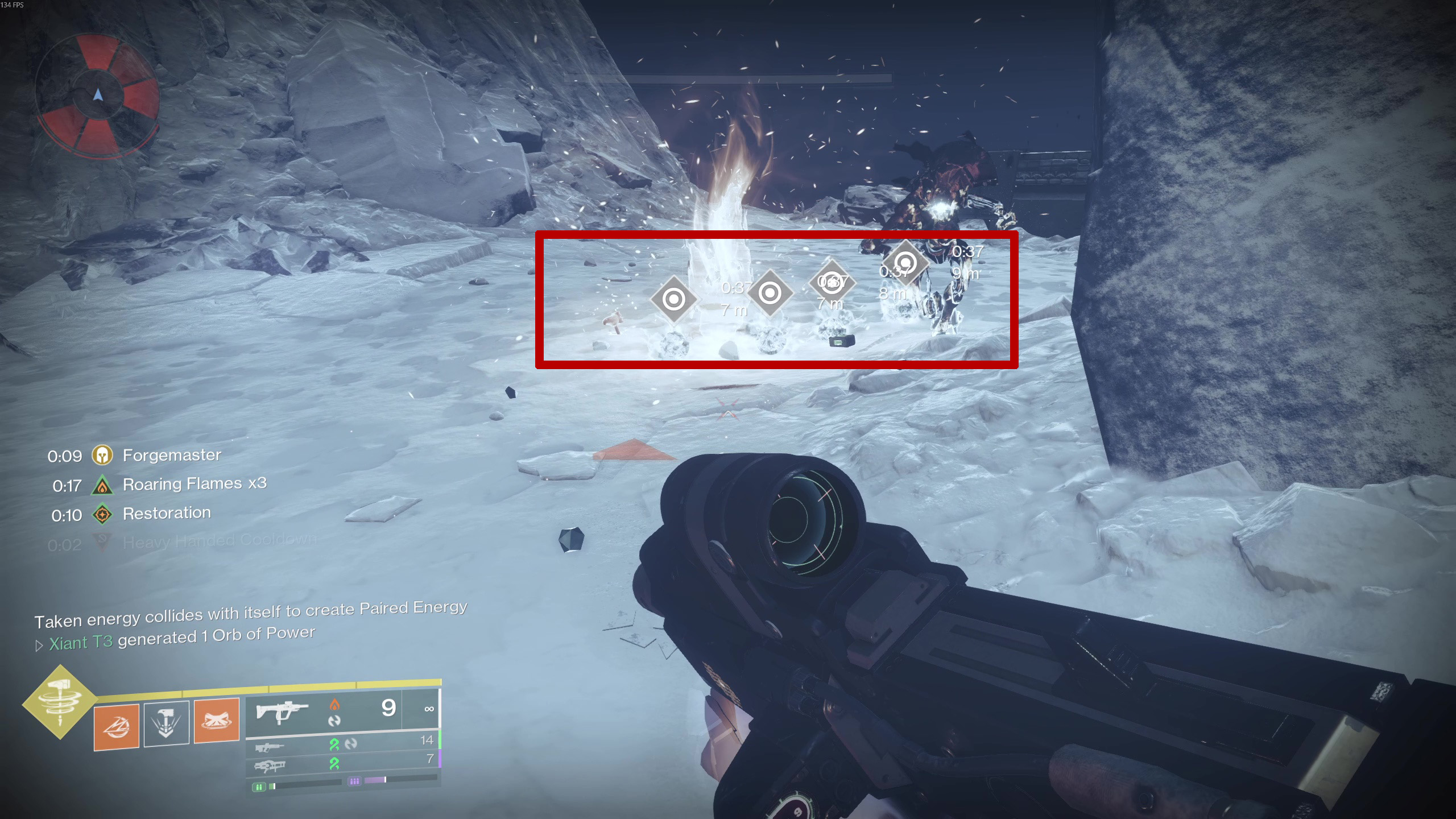Select the Restoration buff icon

[x=102, y=515]
